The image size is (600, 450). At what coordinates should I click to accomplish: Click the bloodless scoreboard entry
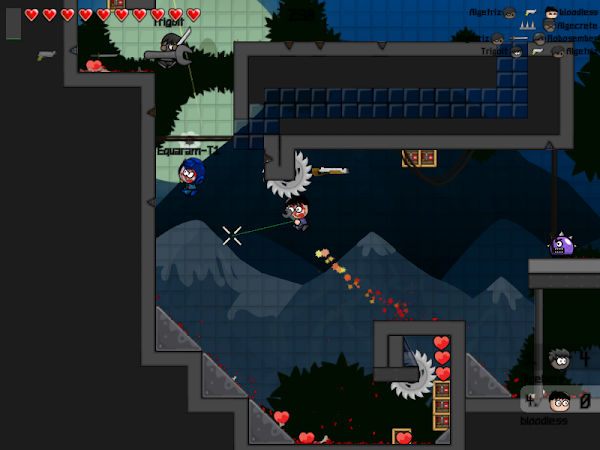tap(558, 402)
